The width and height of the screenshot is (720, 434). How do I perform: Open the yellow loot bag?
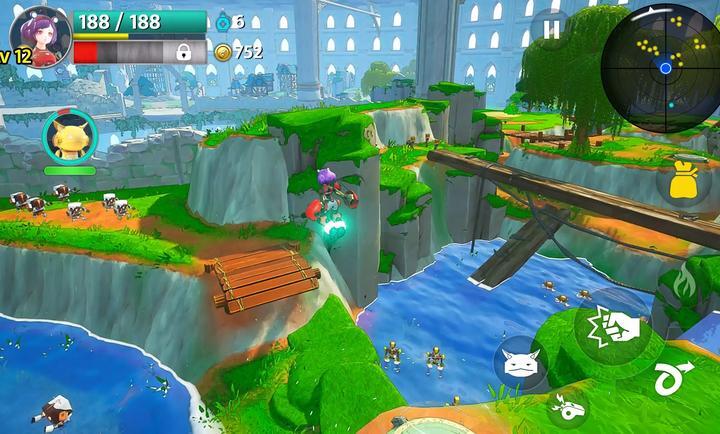pyautogui.click(x=683, y=184)
